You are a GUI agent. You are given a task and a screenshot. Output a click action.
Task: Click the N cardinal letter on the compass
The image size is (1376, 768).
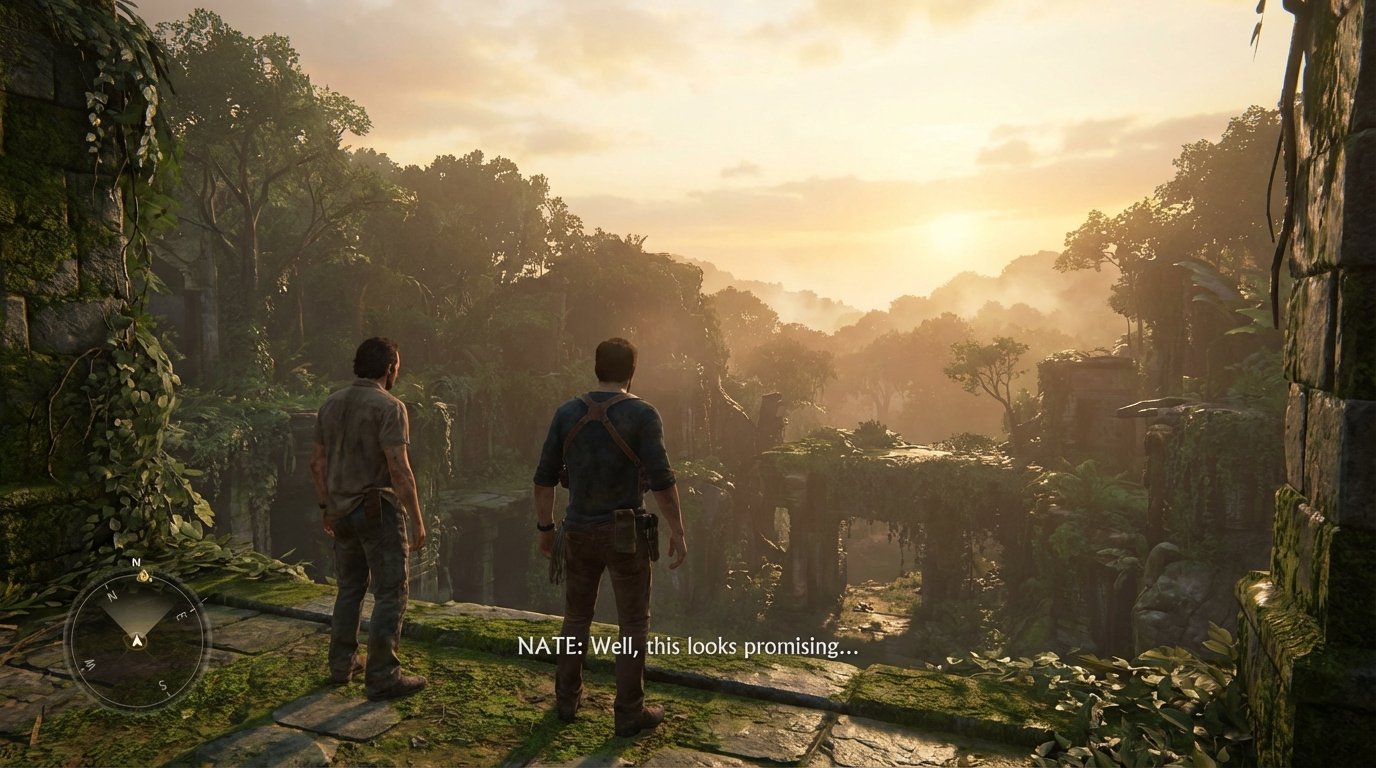pyautogui.click(x=110, y=594)
